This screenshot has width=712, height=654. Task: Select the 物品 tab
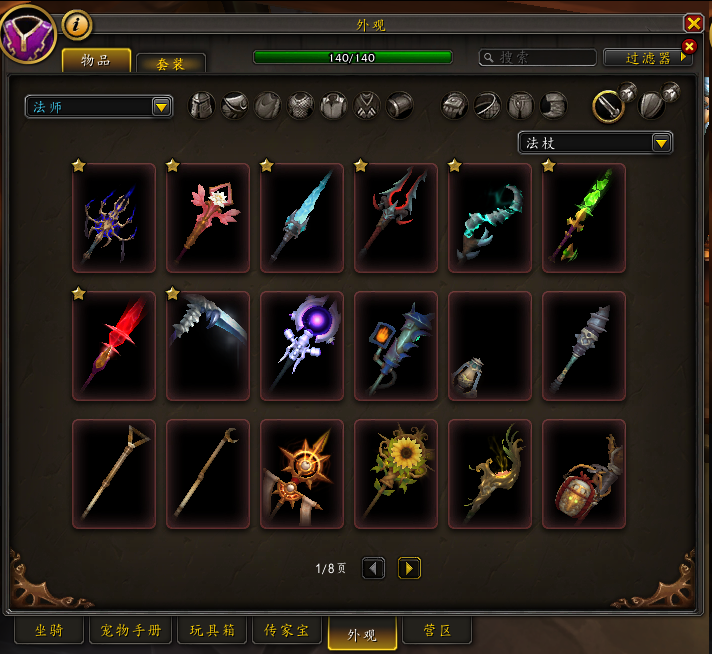96,60
